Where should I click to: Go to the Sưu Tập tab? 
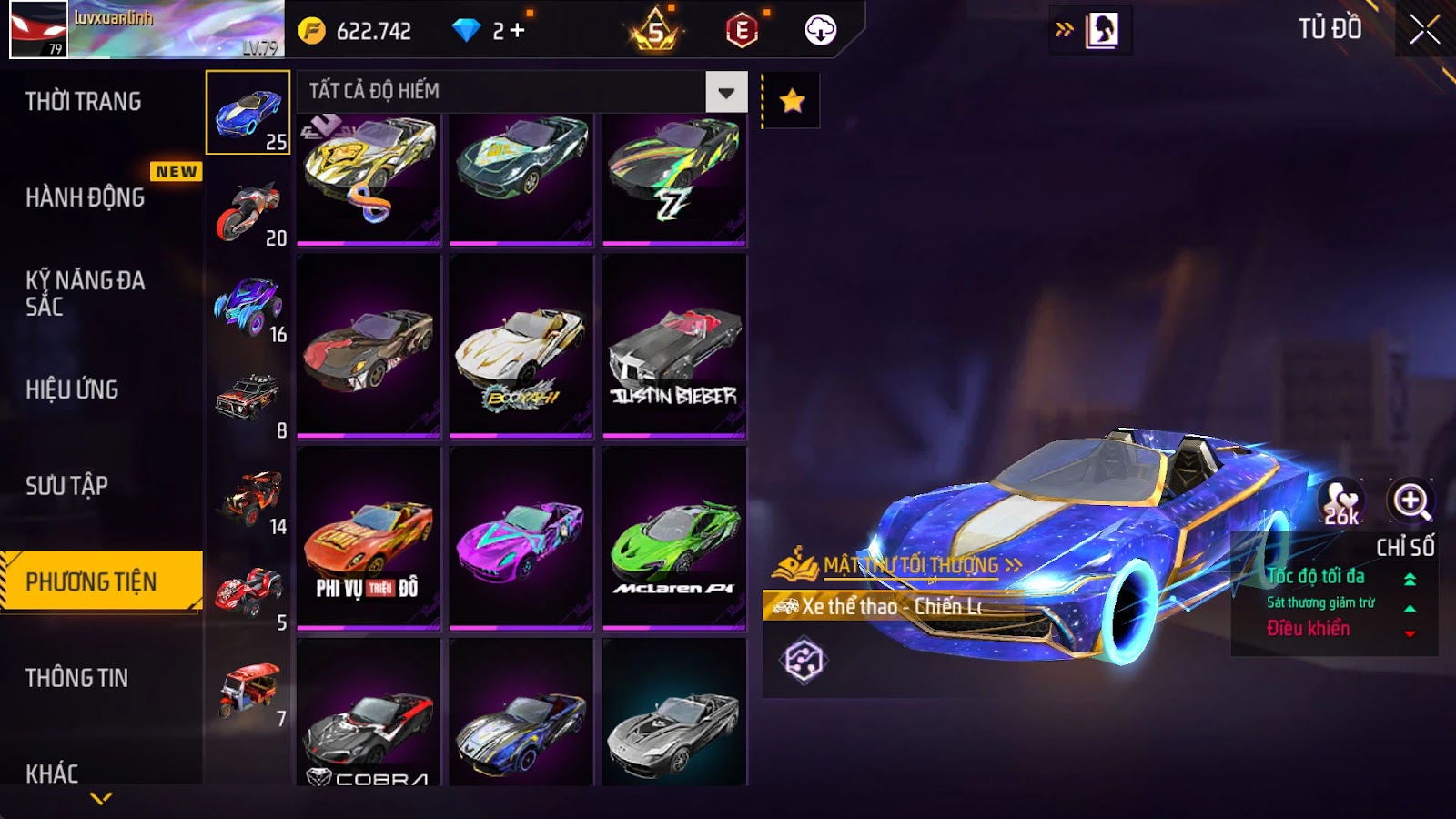pyautogui.click(x=67, y=485)
